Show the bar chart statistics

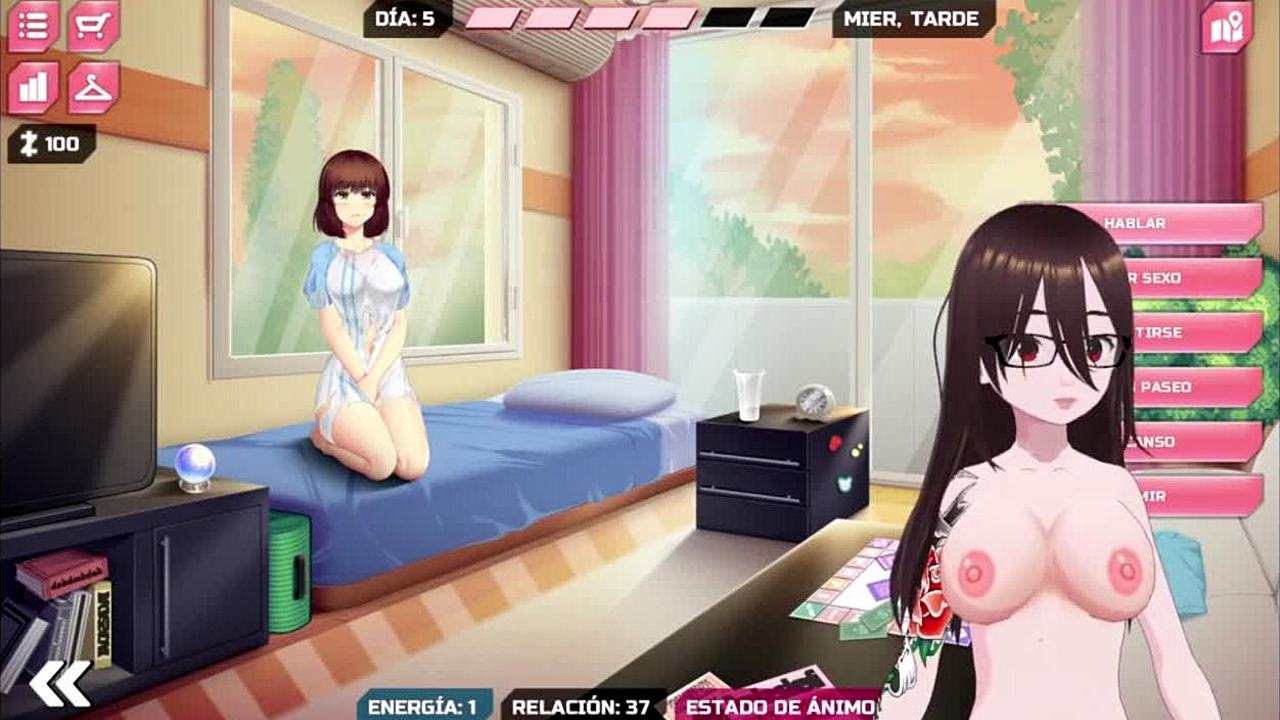tap(33, 87)
